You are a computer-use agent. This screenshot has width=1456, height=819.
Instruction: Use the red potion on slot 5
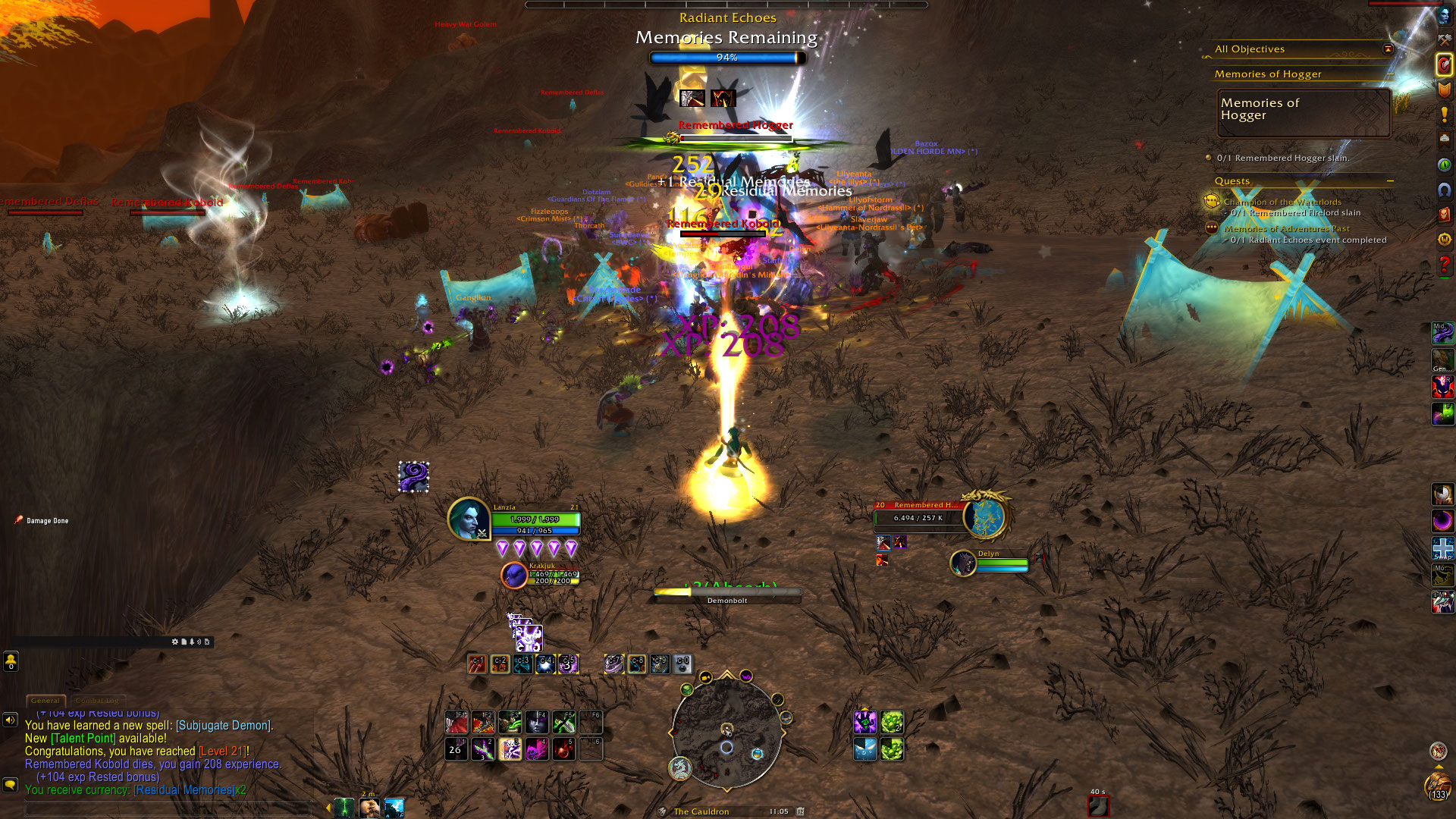563,749
